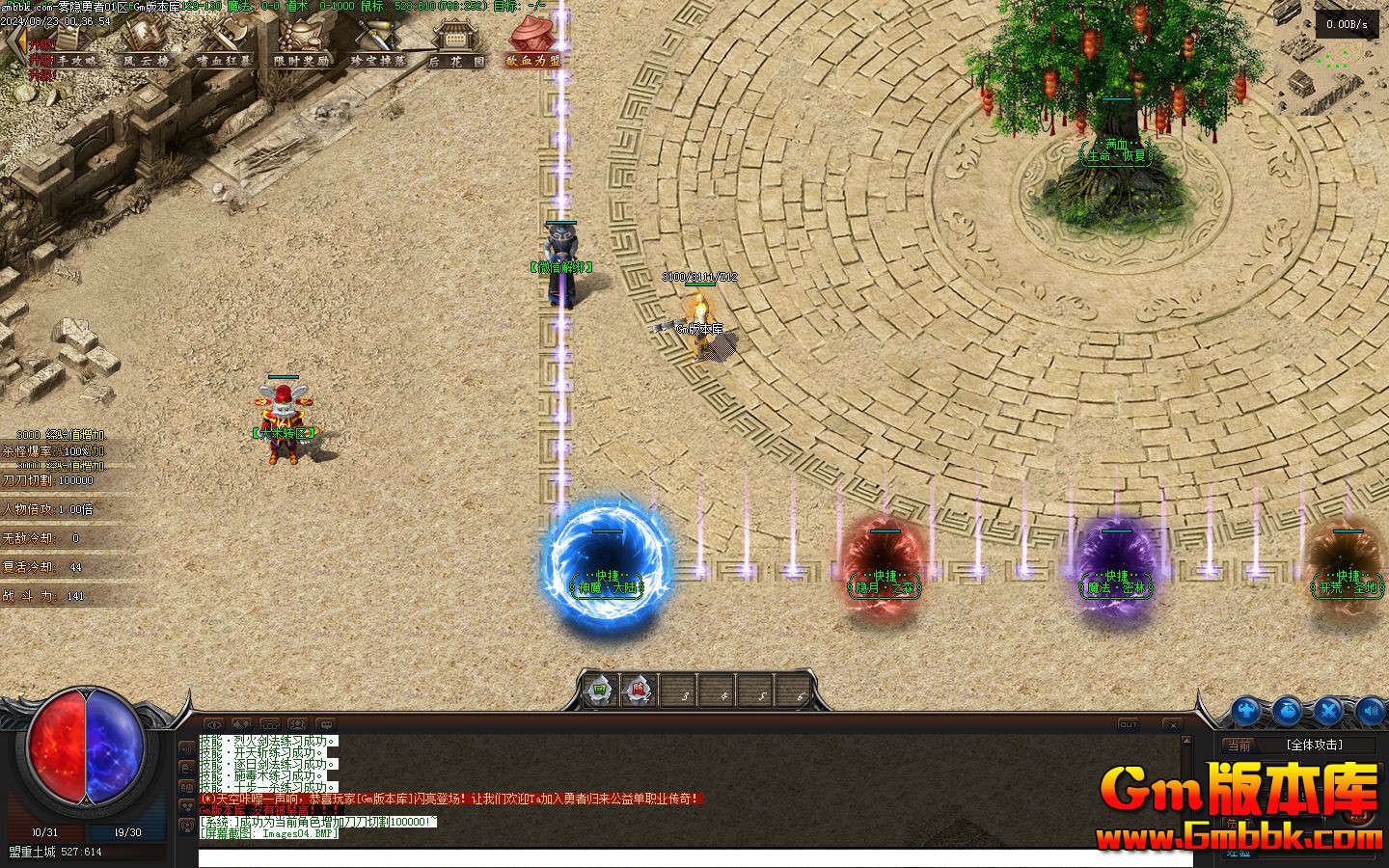The image size is (1389, 868).
Task: Click the OUT button above the chat log
Action: pos(1129,724)
